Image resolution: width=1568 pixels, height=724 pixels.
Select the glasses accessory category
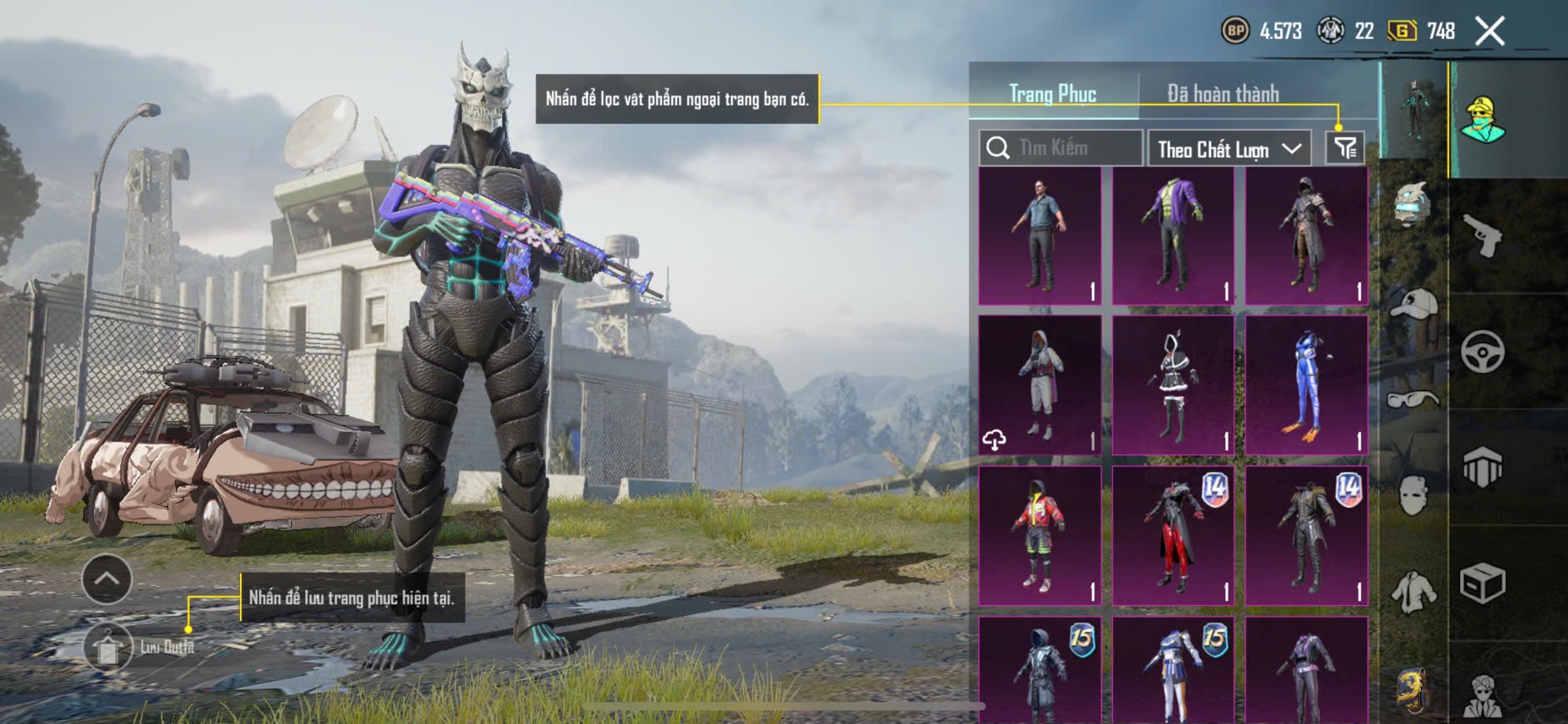point(1413,399)
